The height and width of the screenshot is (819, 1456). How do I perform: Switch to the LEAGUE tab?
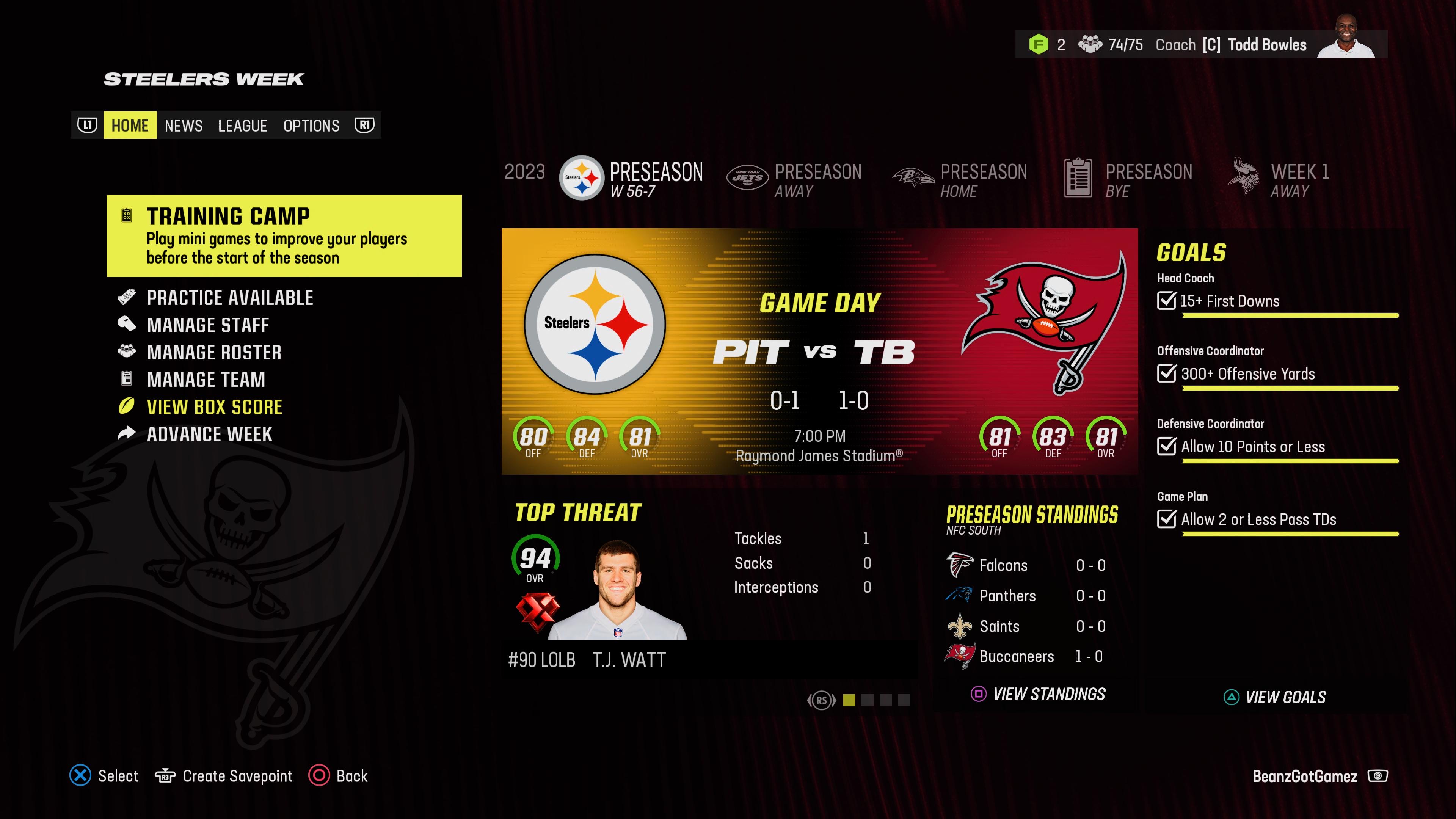(x=243, y=126)
